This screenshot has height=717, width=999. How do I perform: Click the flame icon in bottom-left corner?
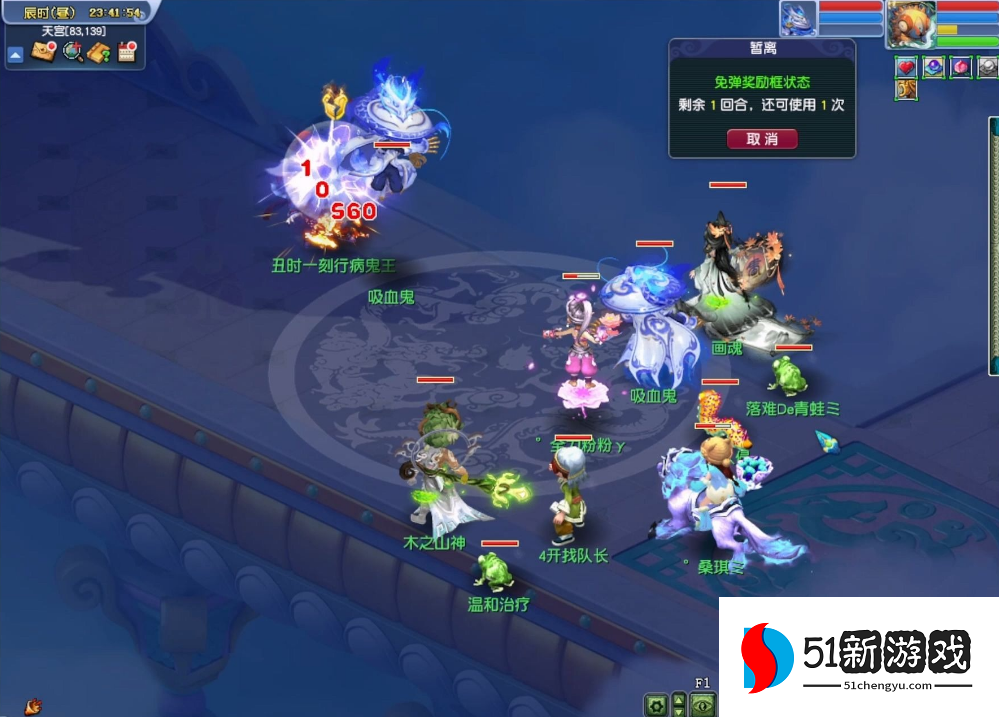click(33, 706)
